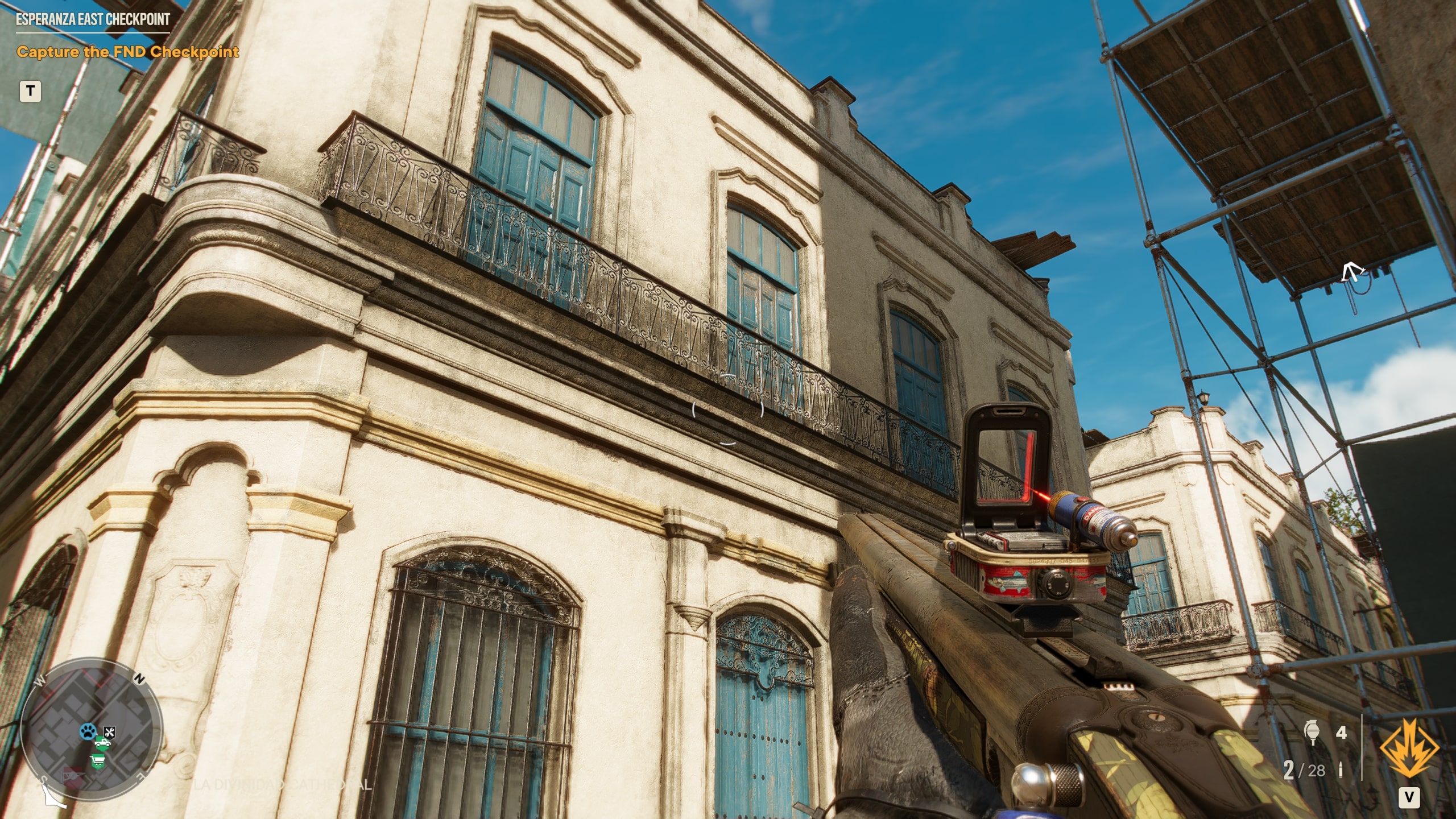Click the north N compass marker on minimap
This screenshot has height=819, width=1456.
click(x=139, y=679)
